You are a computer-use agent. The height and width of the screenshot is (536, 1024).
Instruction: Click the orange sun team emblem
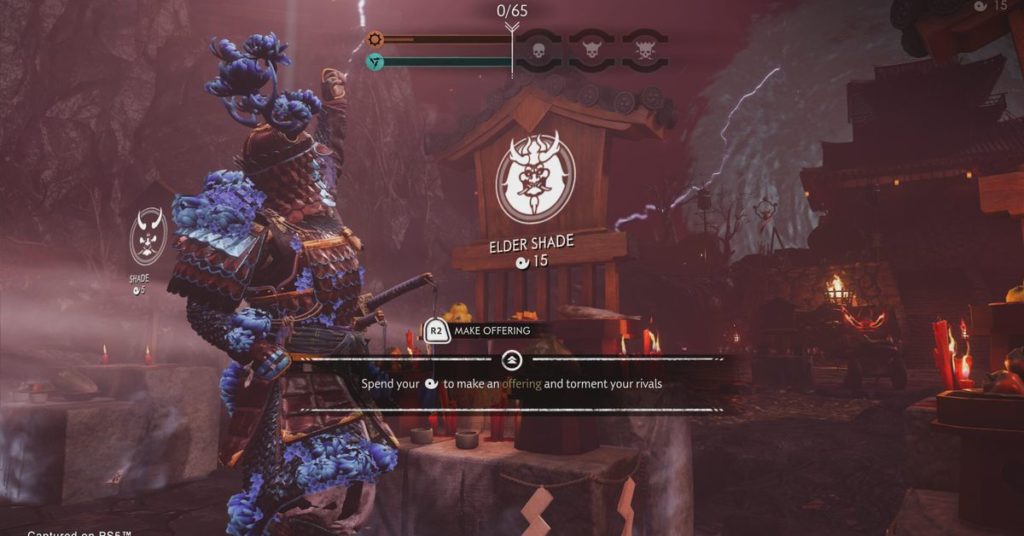pos(375,40)
